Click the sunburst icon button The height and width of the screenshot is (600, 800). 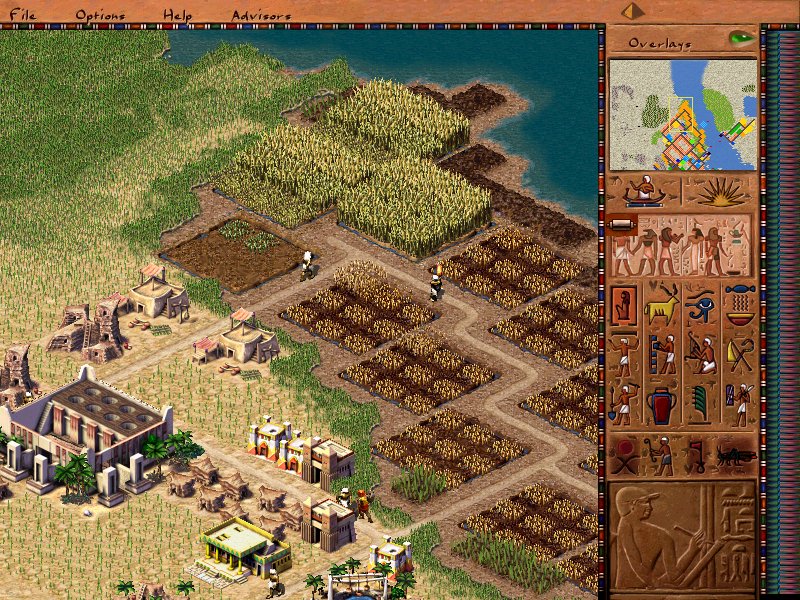pyautogui.click(x=719, y=191)
